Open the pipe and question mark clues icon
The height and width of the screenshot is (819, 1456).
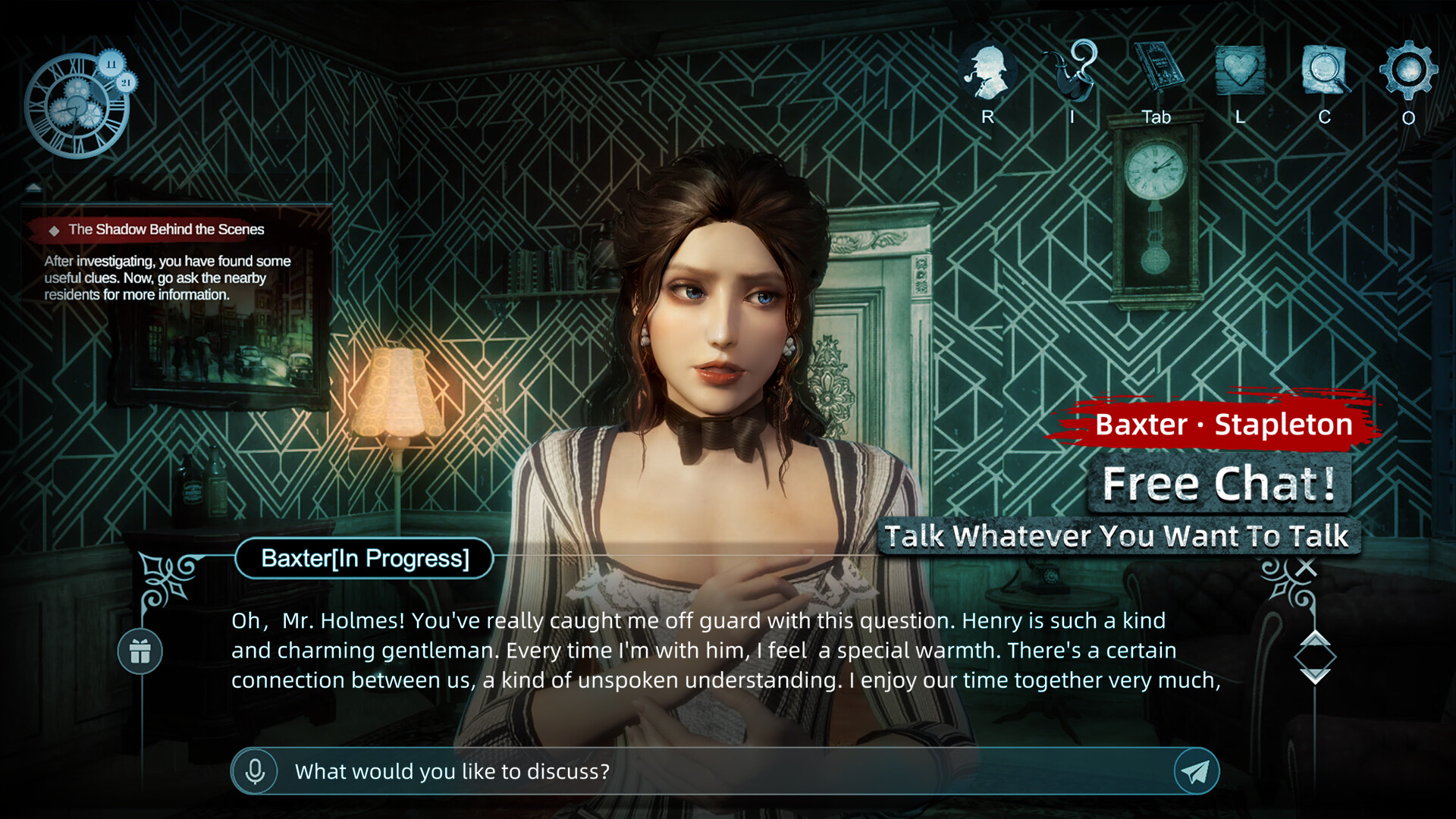point(1072,71)
